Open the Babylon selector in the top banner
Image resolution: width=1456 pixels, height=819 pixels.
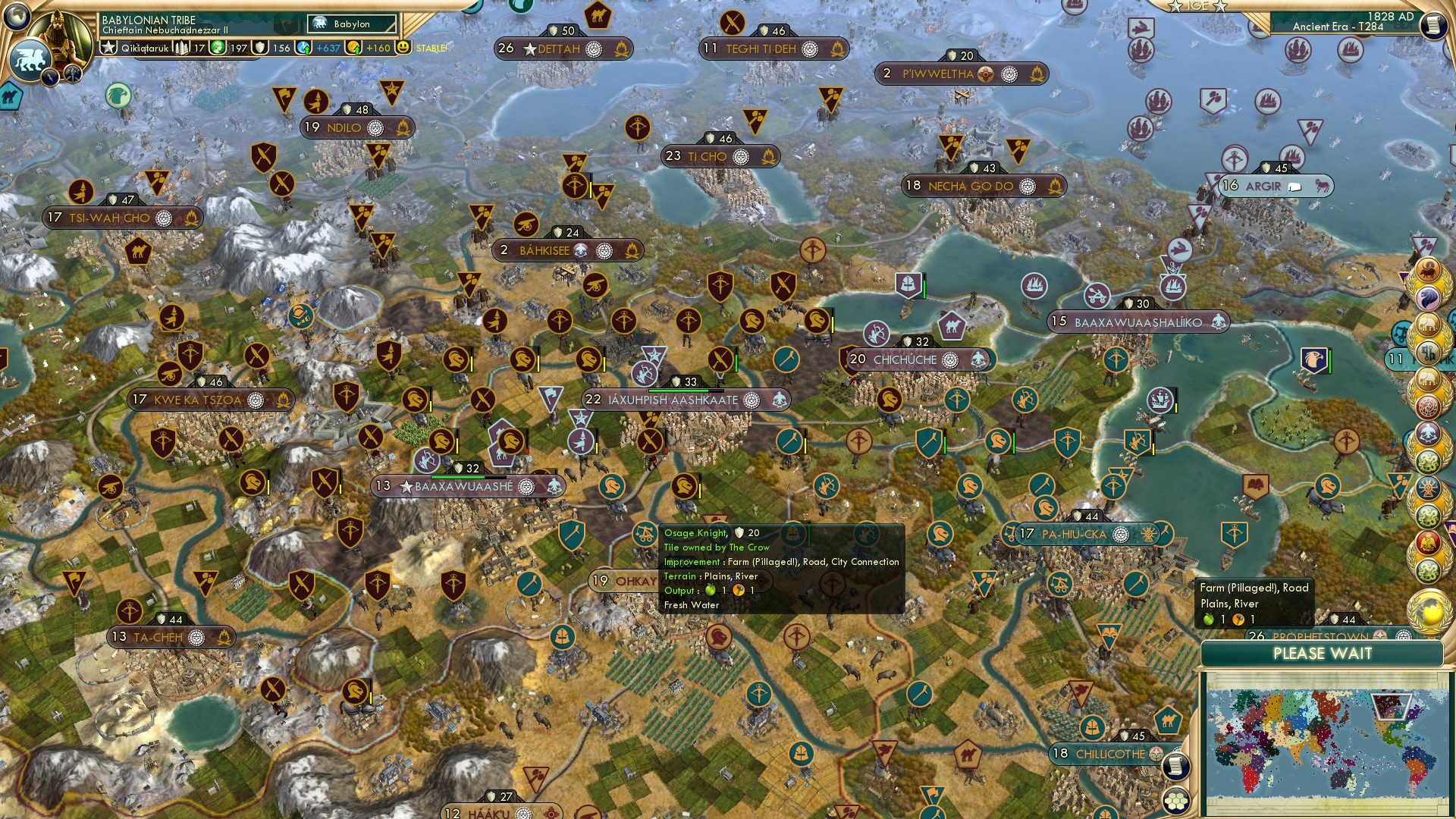click(x=352, y=24)
